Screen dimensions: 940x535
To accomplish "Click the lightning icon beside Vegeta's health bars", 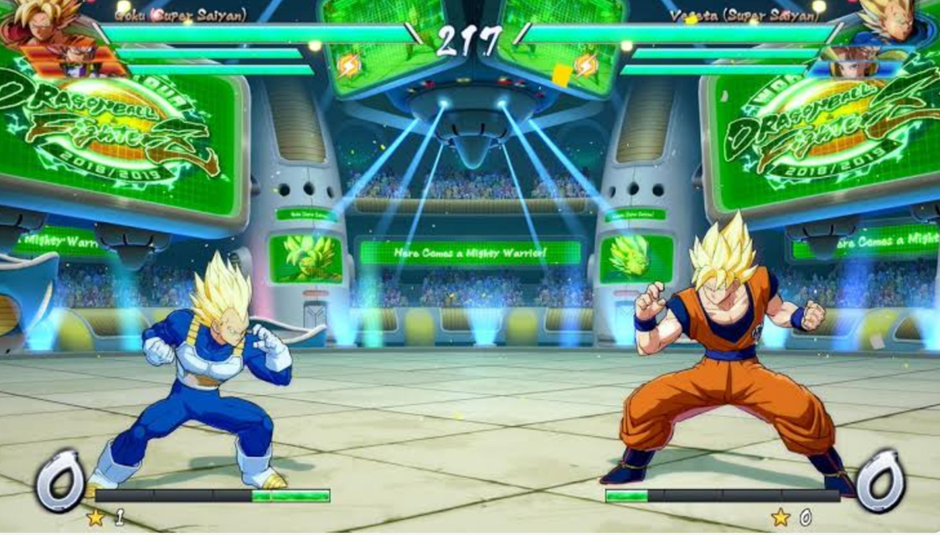I will pyautogui.click(x=586, y=66).
